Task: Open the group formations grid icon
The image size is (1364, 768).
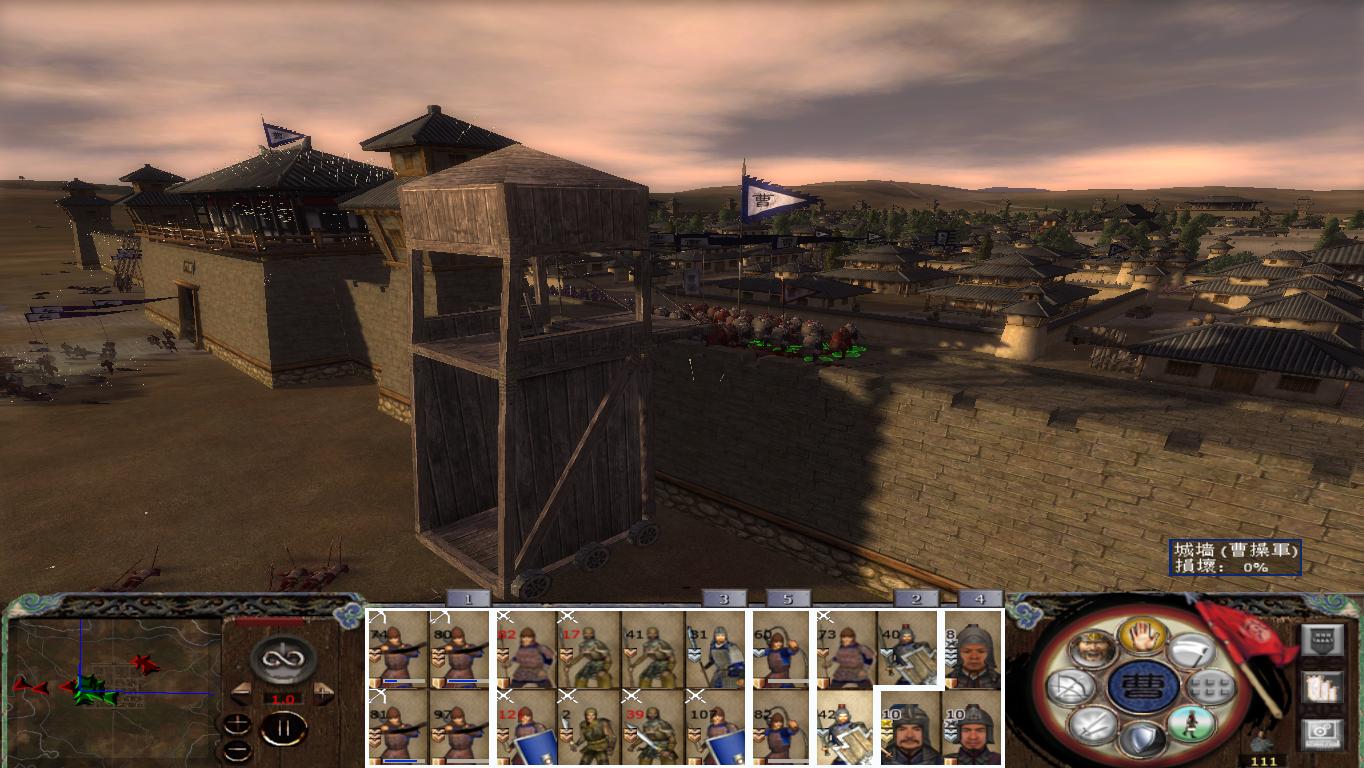Action: point(1212,688)
